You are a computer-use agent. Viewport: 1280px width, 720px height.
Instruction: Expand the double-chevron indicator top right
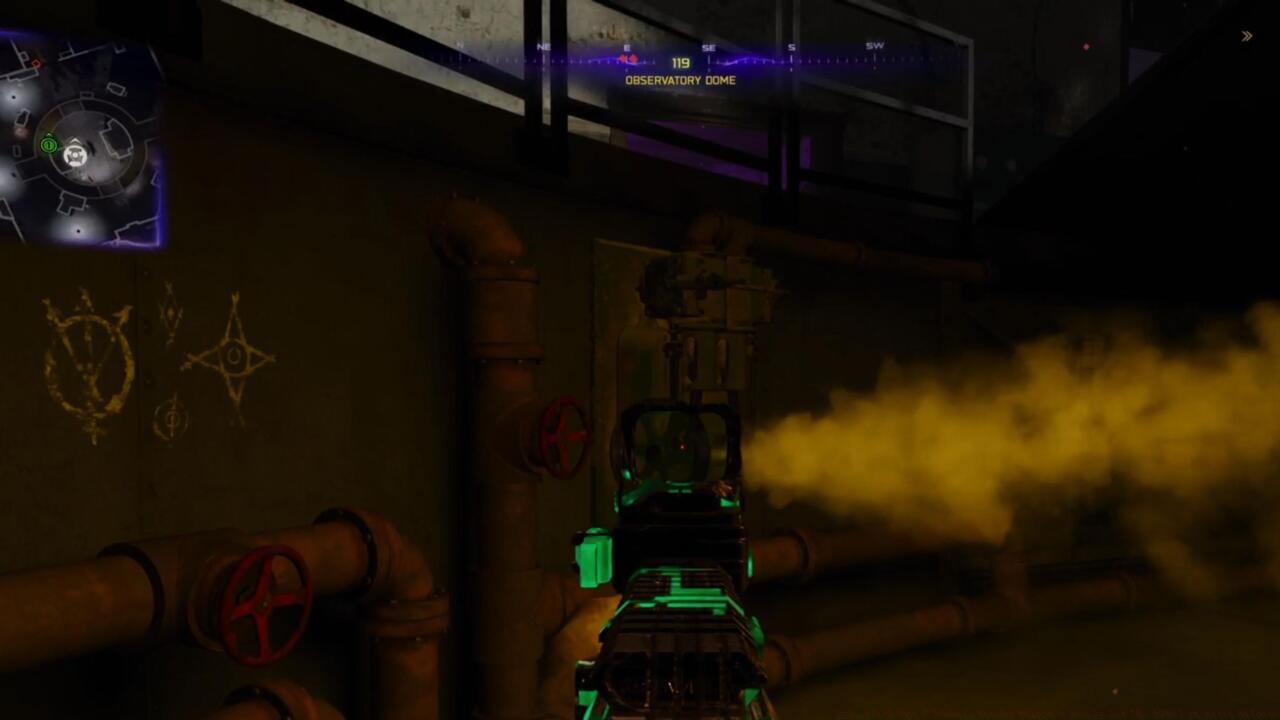point(1247,35)
